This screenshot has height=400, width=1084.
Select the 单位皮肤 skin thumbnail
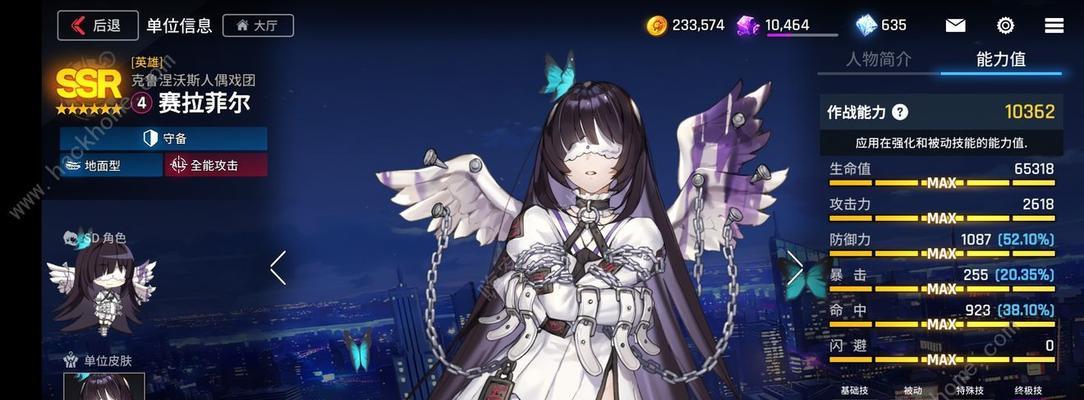(x=104, y=387)
